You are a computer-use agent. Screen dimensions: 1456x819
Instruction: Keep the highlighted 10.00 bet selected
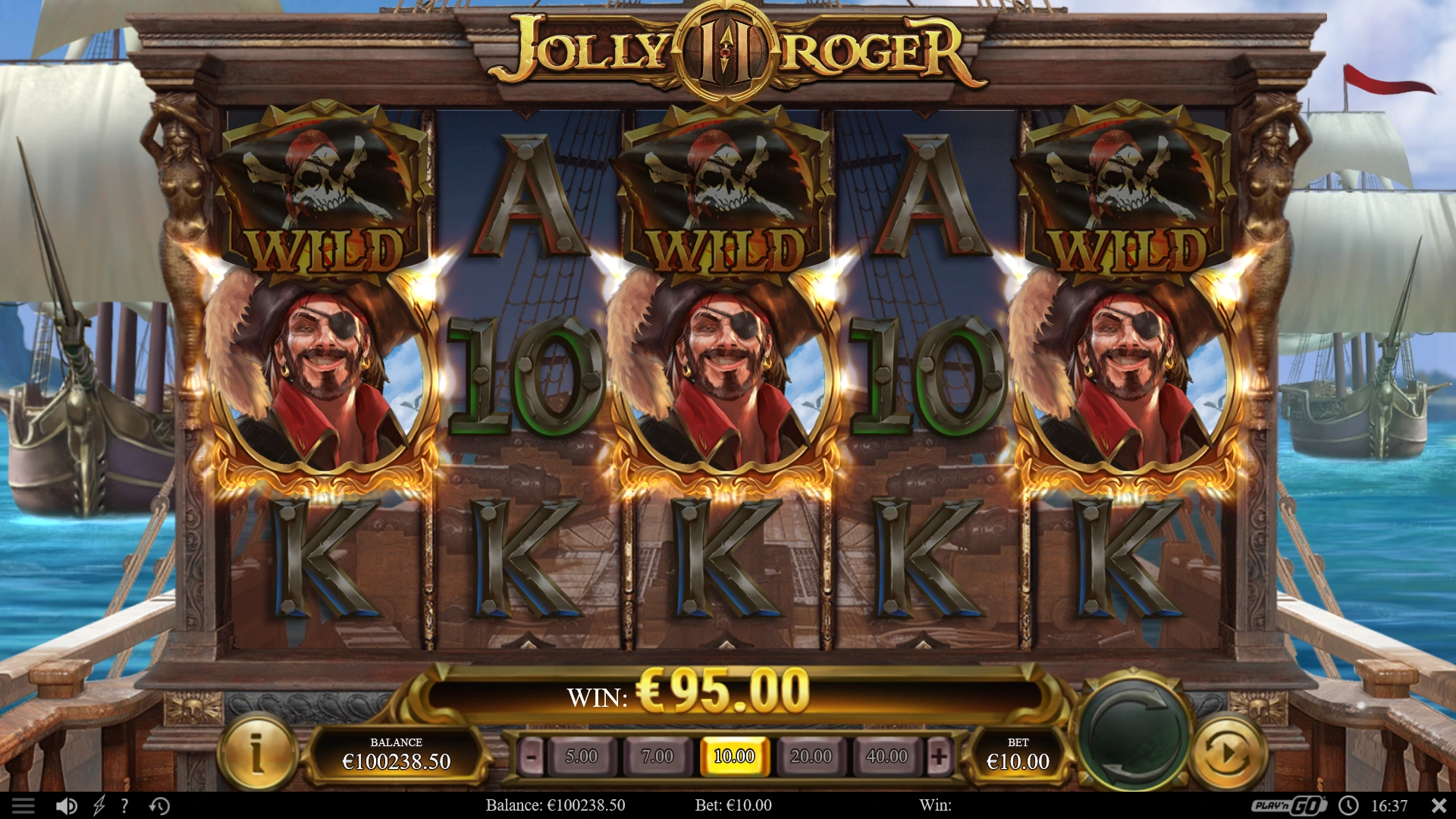point(736,756)
